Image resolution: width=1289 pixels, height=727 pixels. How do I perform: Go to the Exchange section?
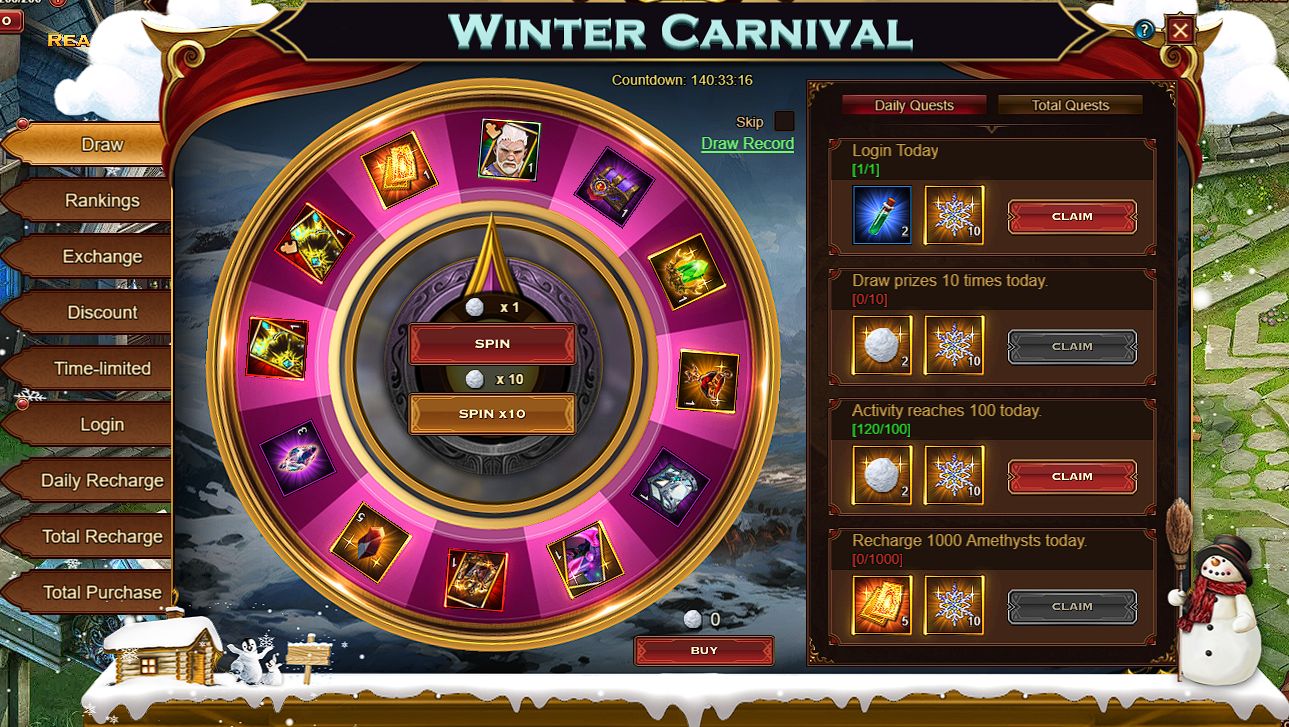[x=102, y=256]
